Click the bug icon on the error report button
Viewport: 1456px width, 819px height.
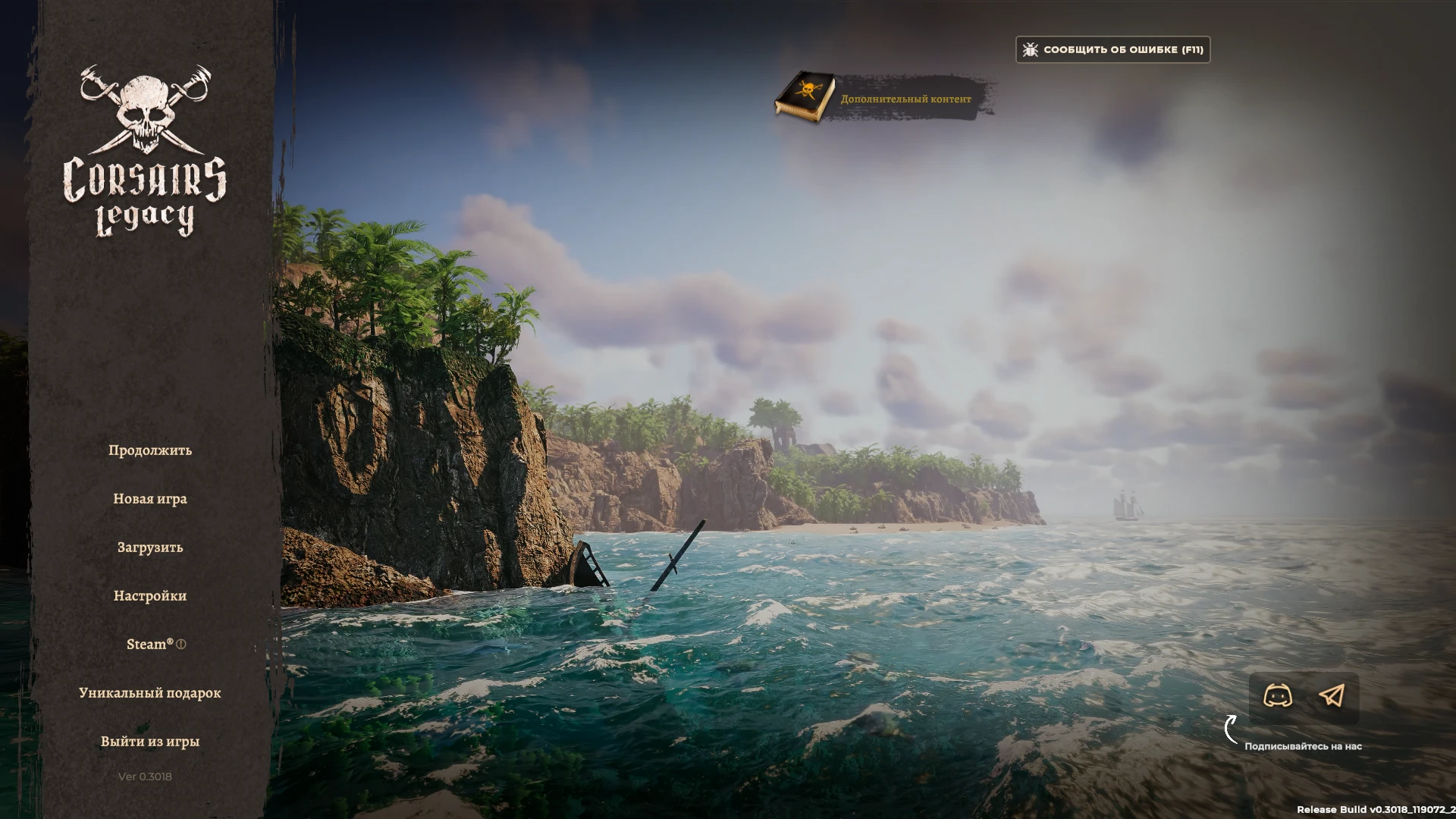[x=1030, y=49]
